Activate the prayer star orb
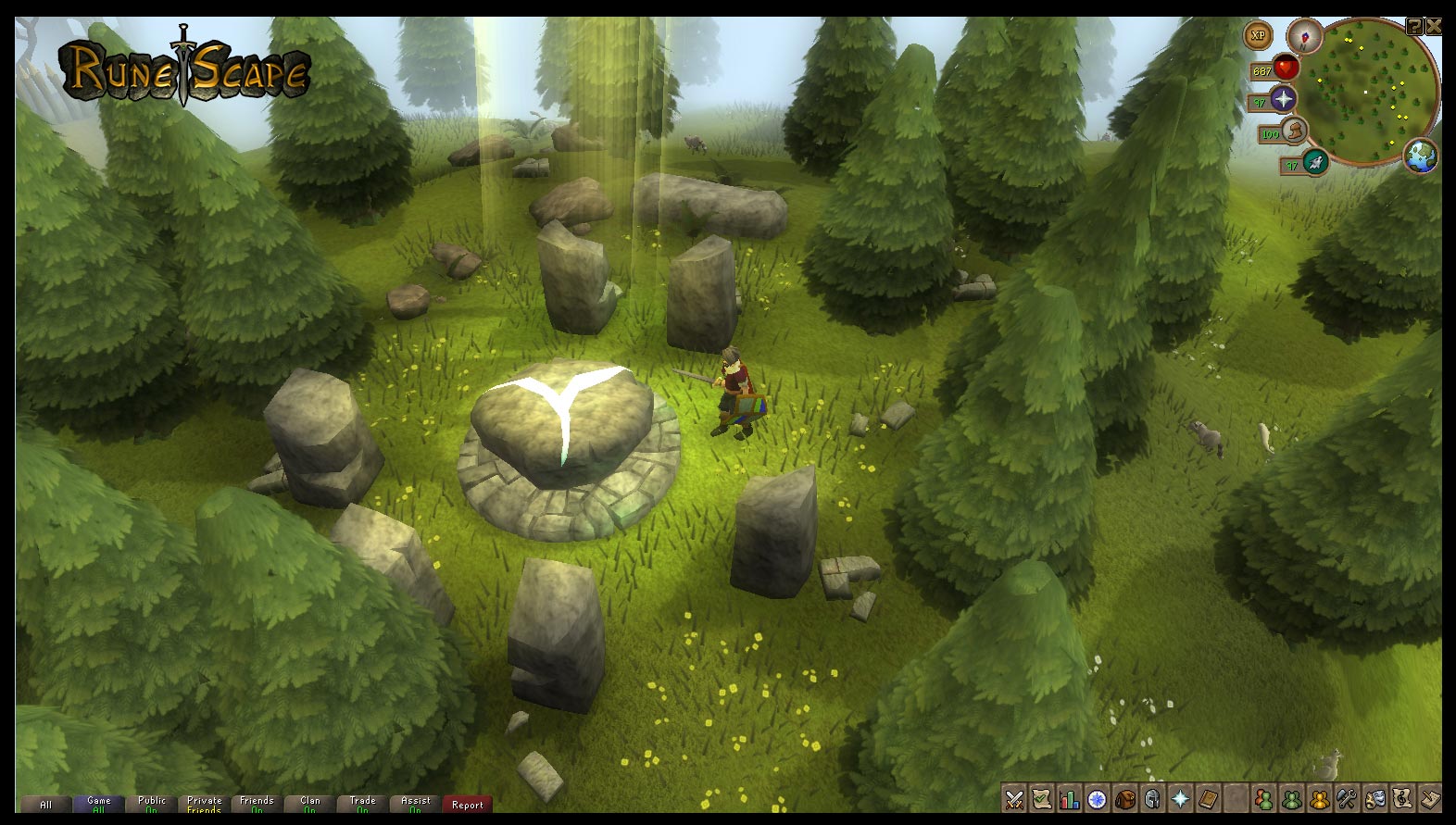 click(x=1283, y=99)
